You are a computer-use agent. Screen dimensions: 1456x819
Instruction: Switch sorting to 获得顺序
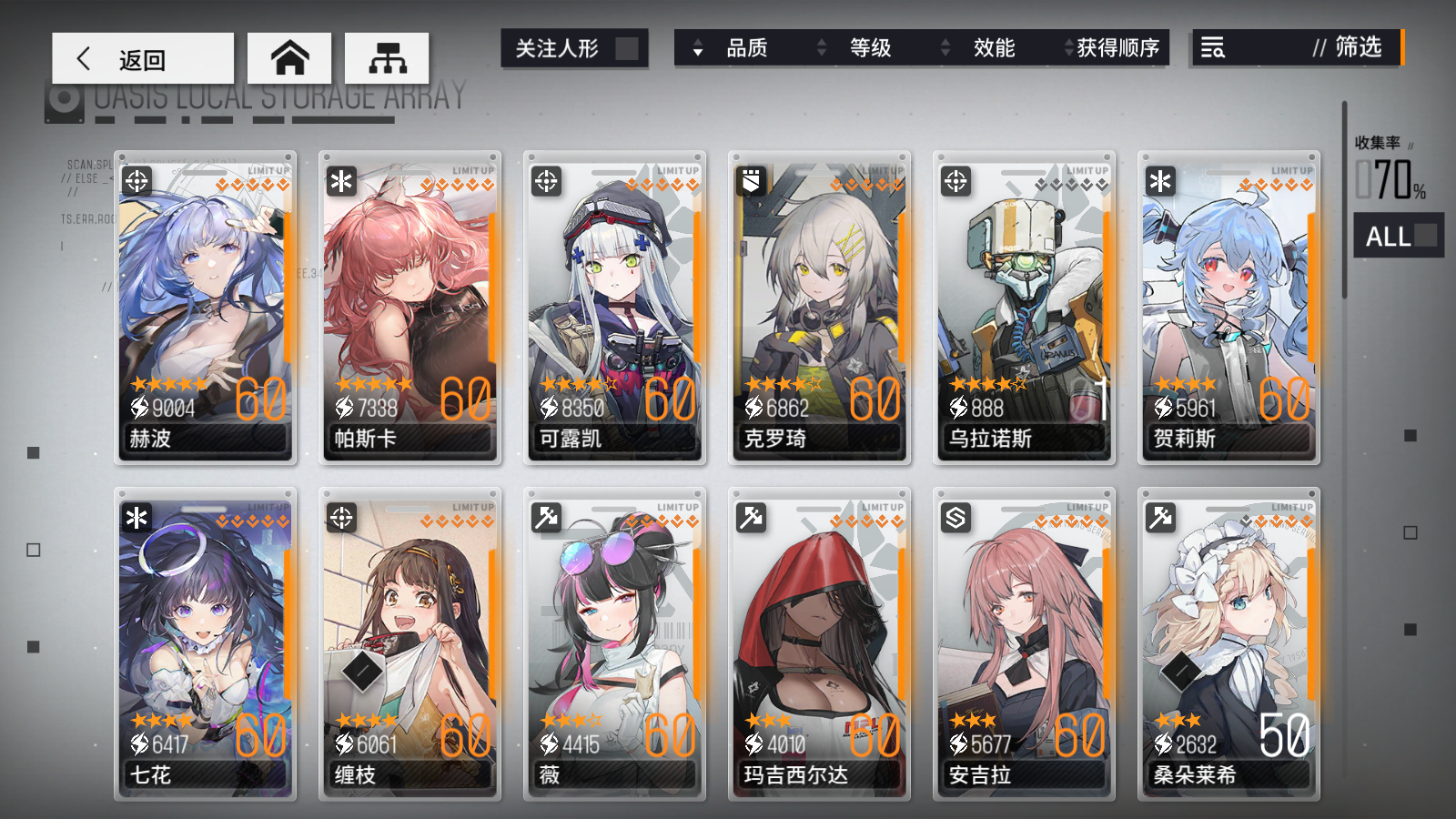(x=1121, y=49)
